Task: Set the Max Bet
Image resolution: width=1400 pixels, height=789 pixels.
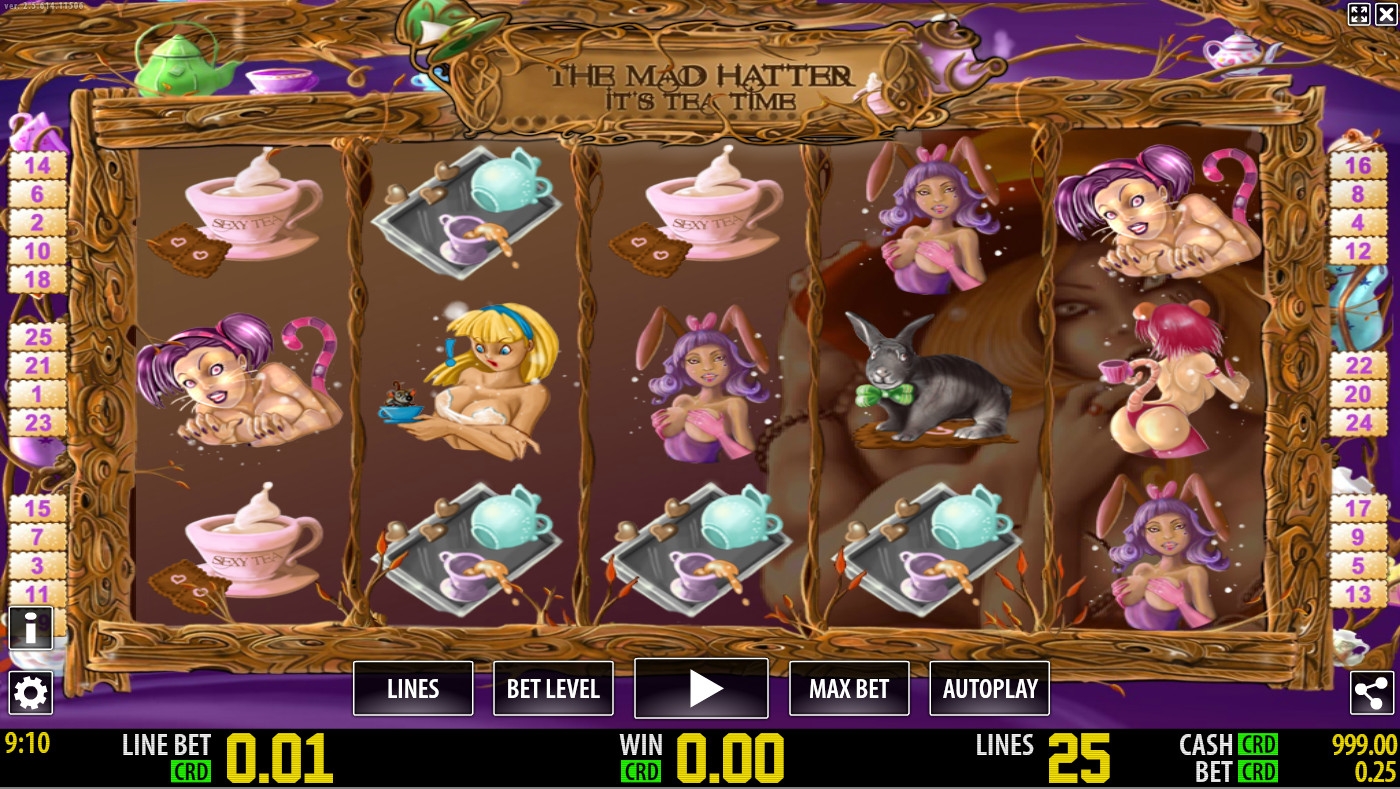Action: (849, 688)
